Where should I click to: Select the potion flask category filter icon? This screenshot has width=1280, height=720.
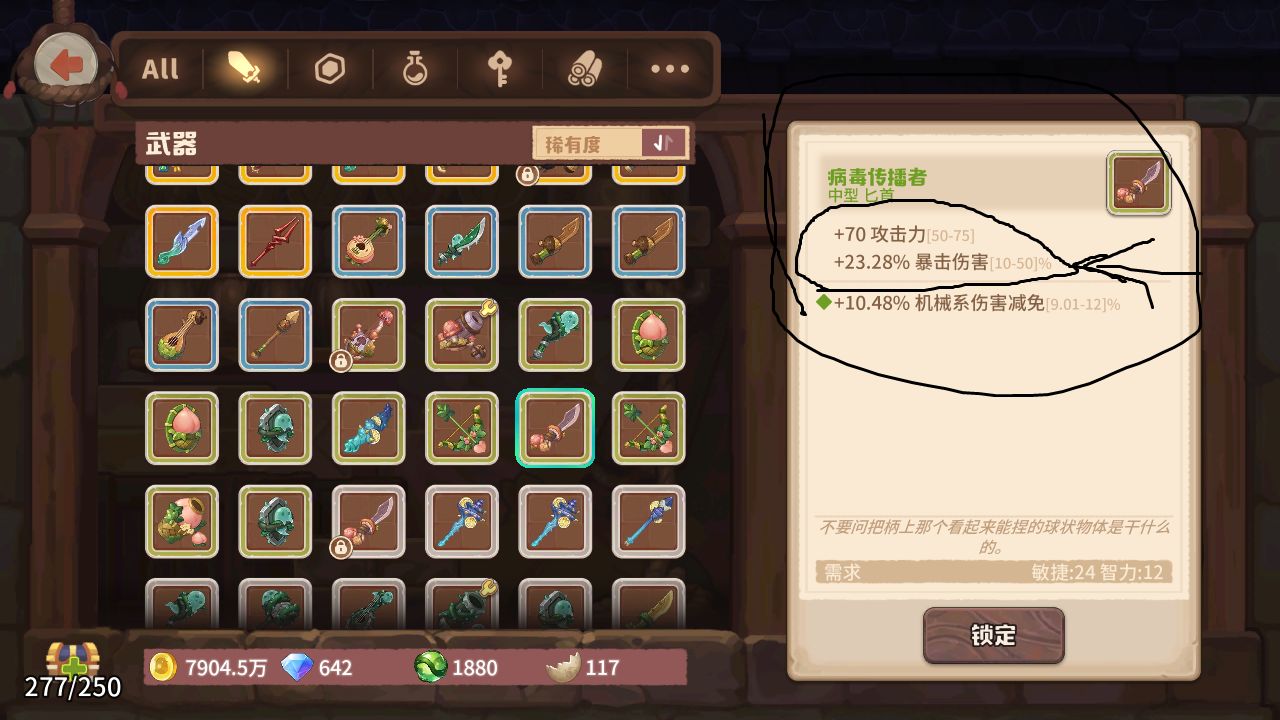point(414,68)
